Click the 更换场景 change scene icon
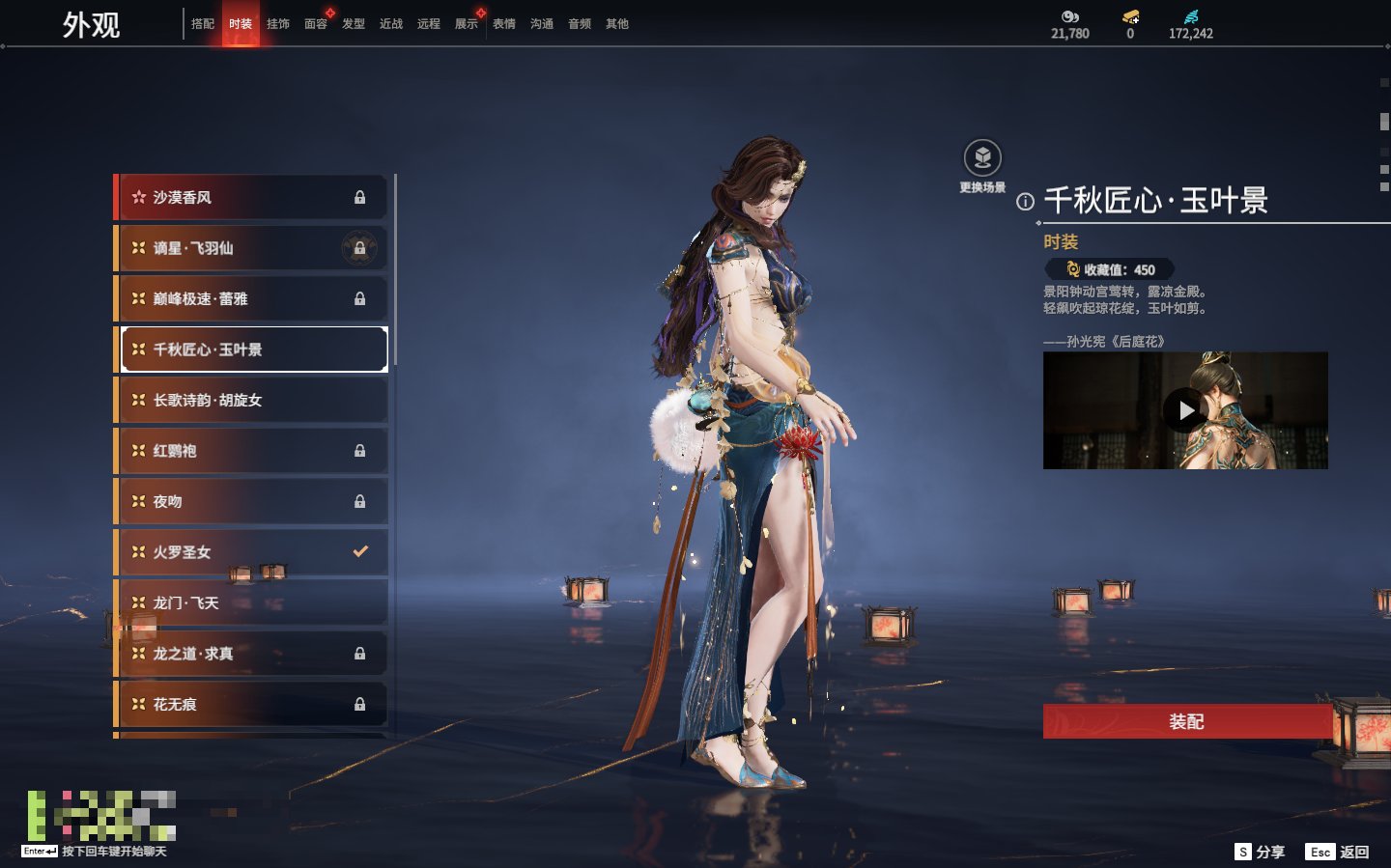The image size is (1391, 868). tap(982, 158)
